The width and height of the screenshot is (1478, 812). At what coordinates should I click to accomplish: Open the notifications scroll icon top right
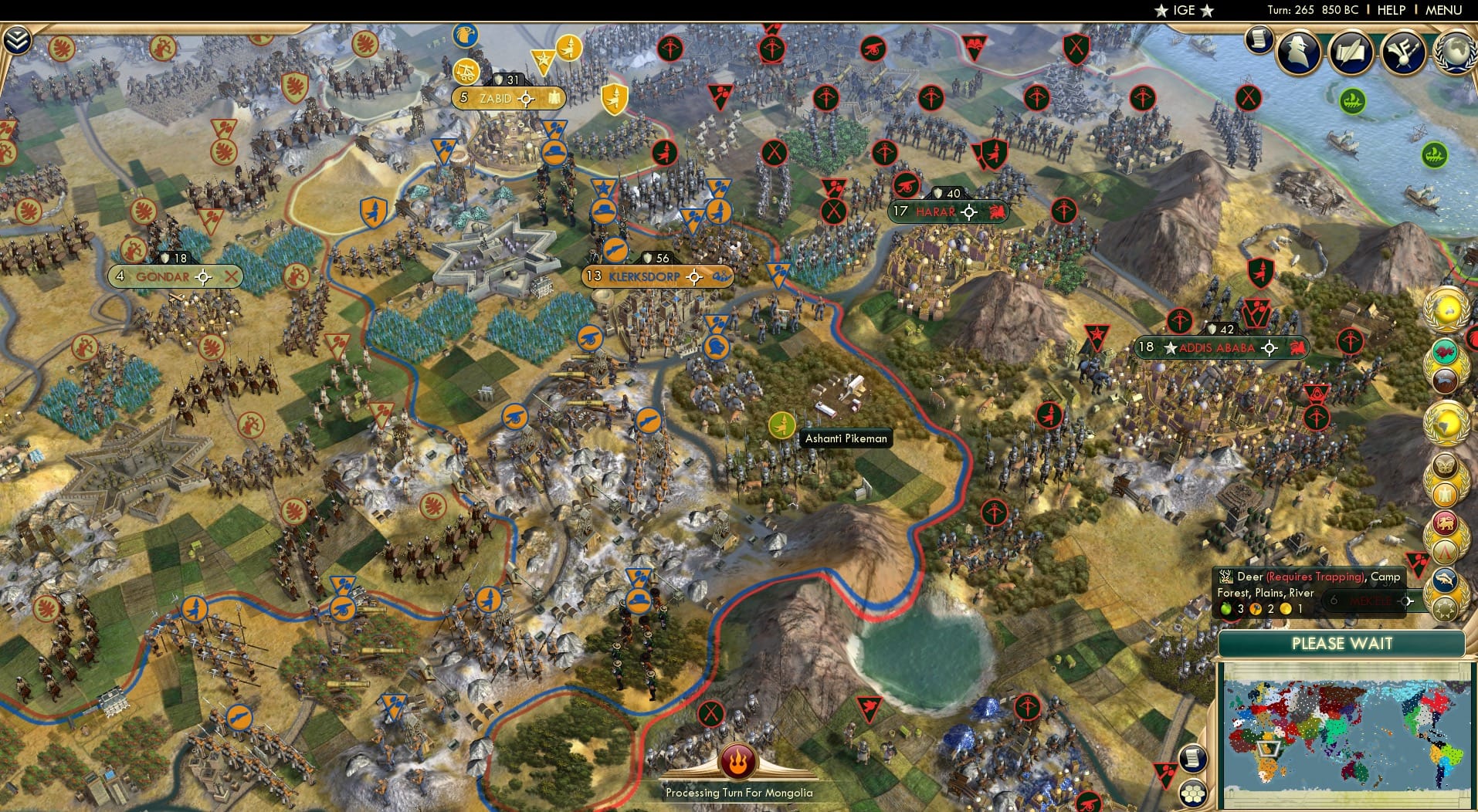point(1259,40)
